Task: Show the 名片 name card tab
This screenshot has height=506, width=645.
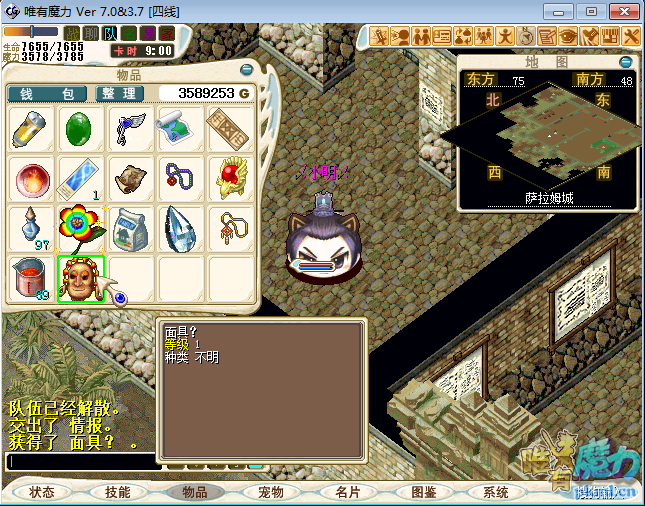Action: 347,492
